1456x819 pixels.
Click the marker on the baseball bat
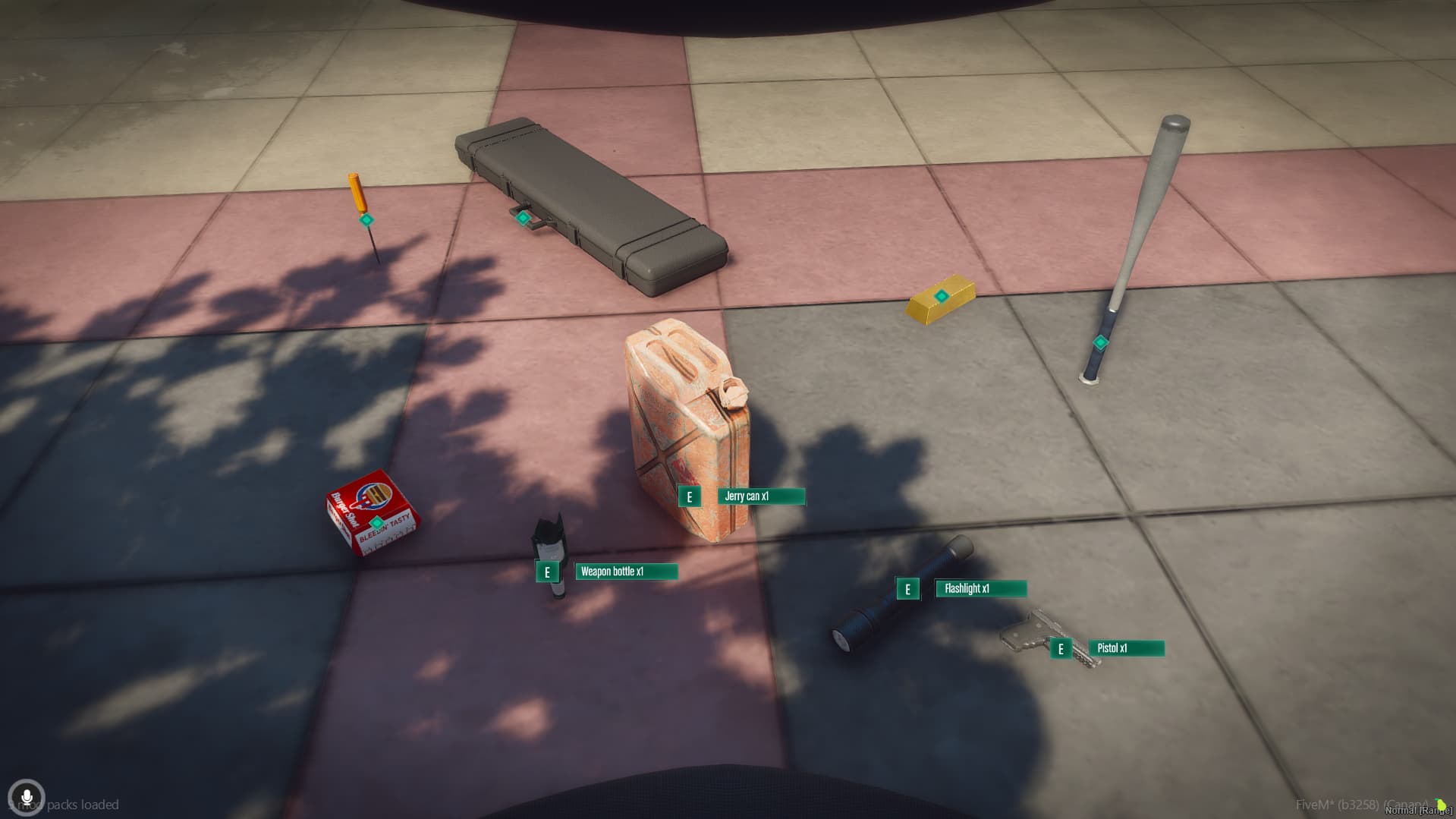pos(1099,343)
